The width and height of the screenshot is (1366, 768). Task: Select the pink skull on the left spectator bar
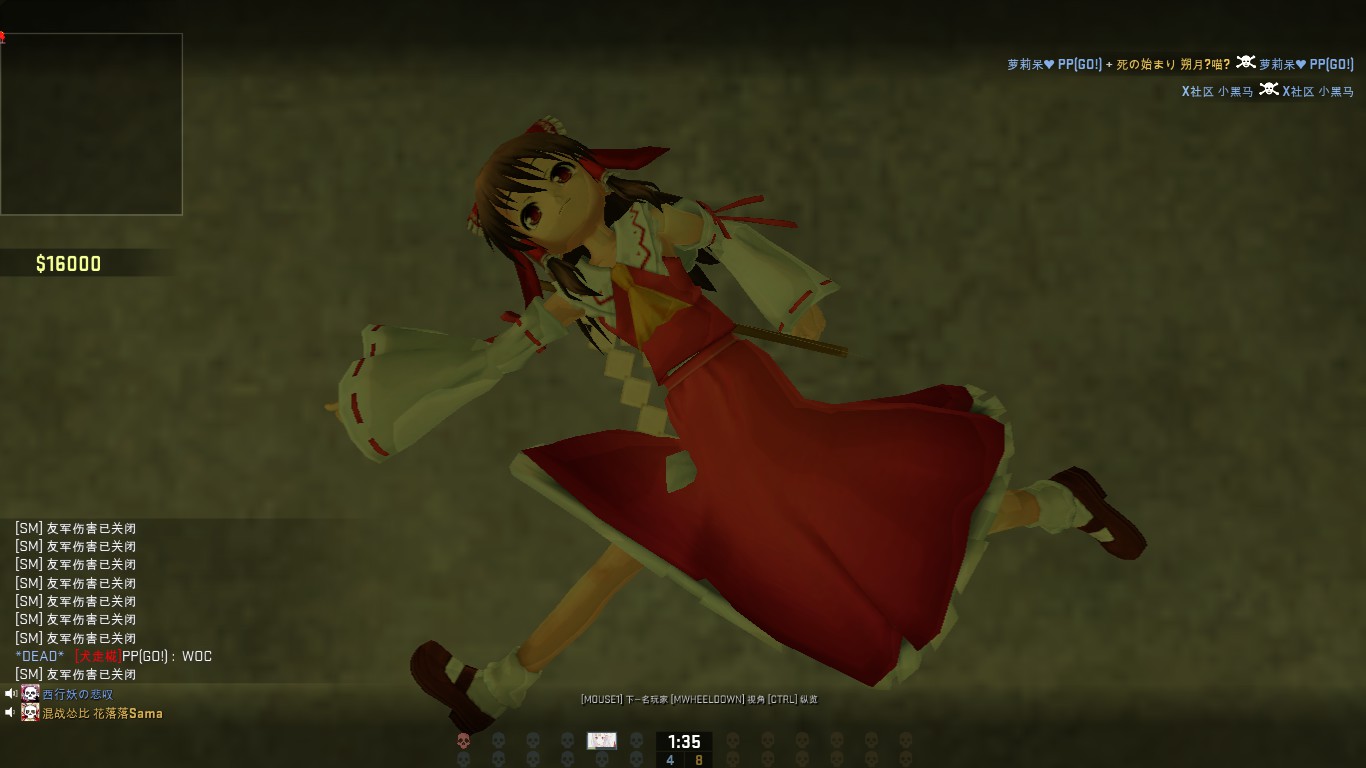(464, 741)
